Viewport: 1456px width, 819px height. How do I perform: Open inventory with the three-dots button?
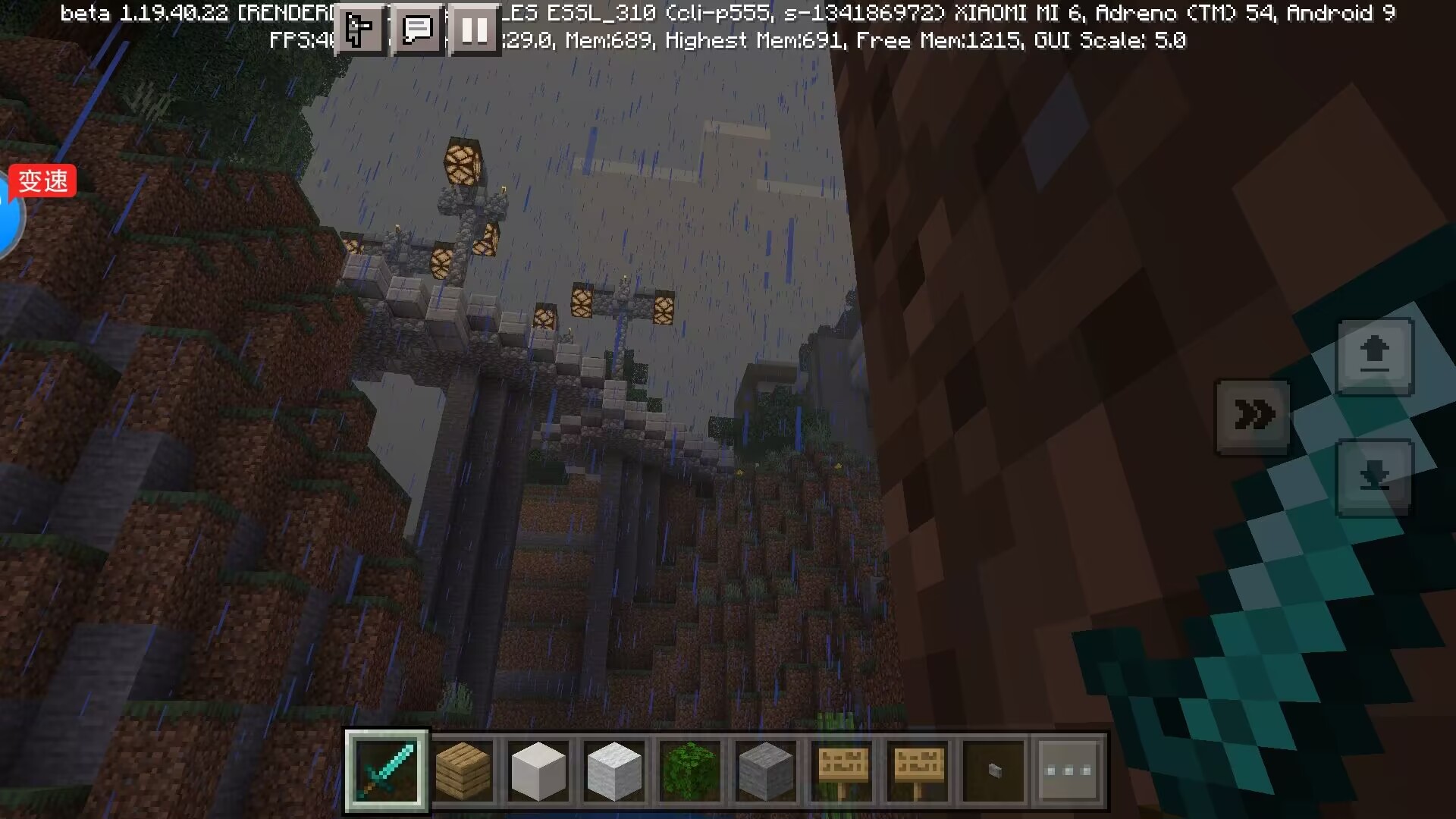click(1068, 771)
